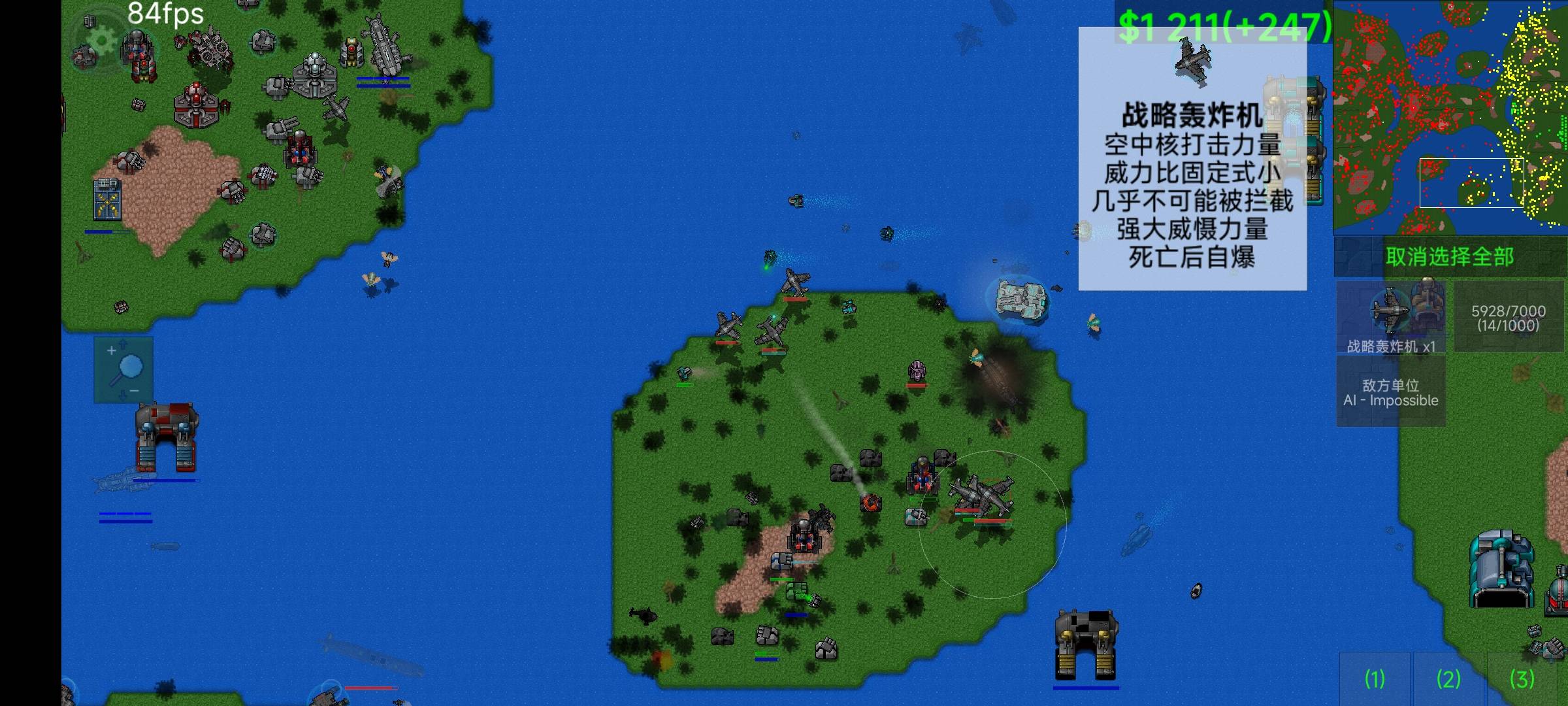Click the 敌方单位 AI - Impossible panel
The width and height of the screenshot is (1568, 706).
click(1391, 392)
